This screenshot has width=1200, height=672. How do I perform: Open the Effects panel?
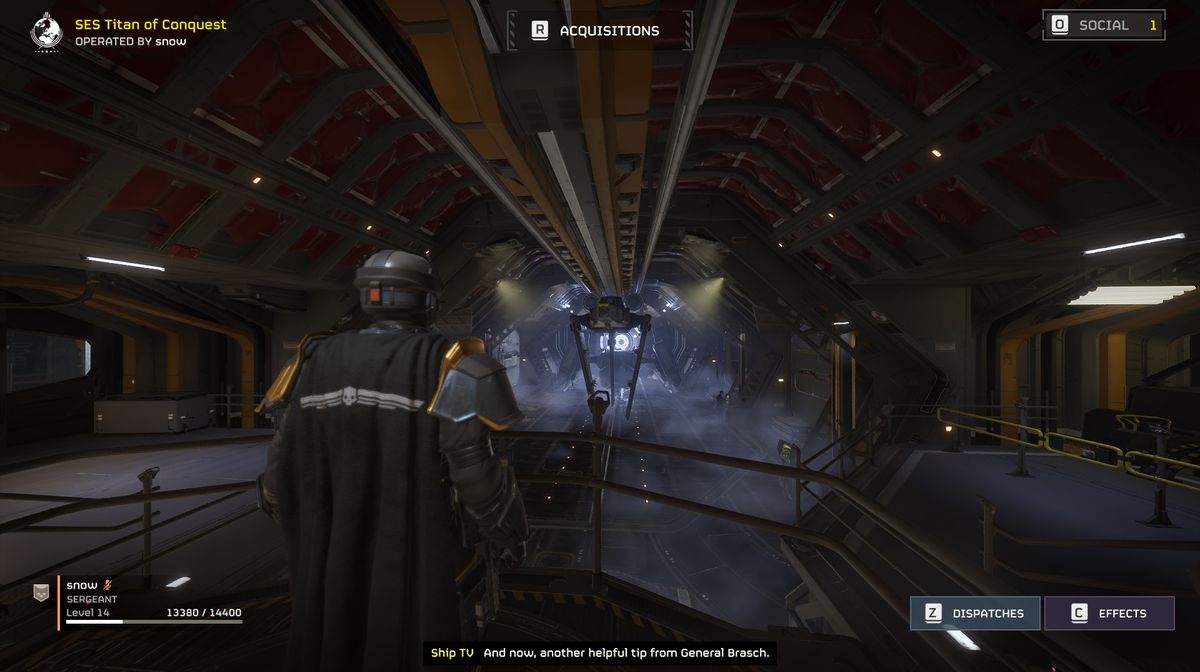coord(1109,613)
